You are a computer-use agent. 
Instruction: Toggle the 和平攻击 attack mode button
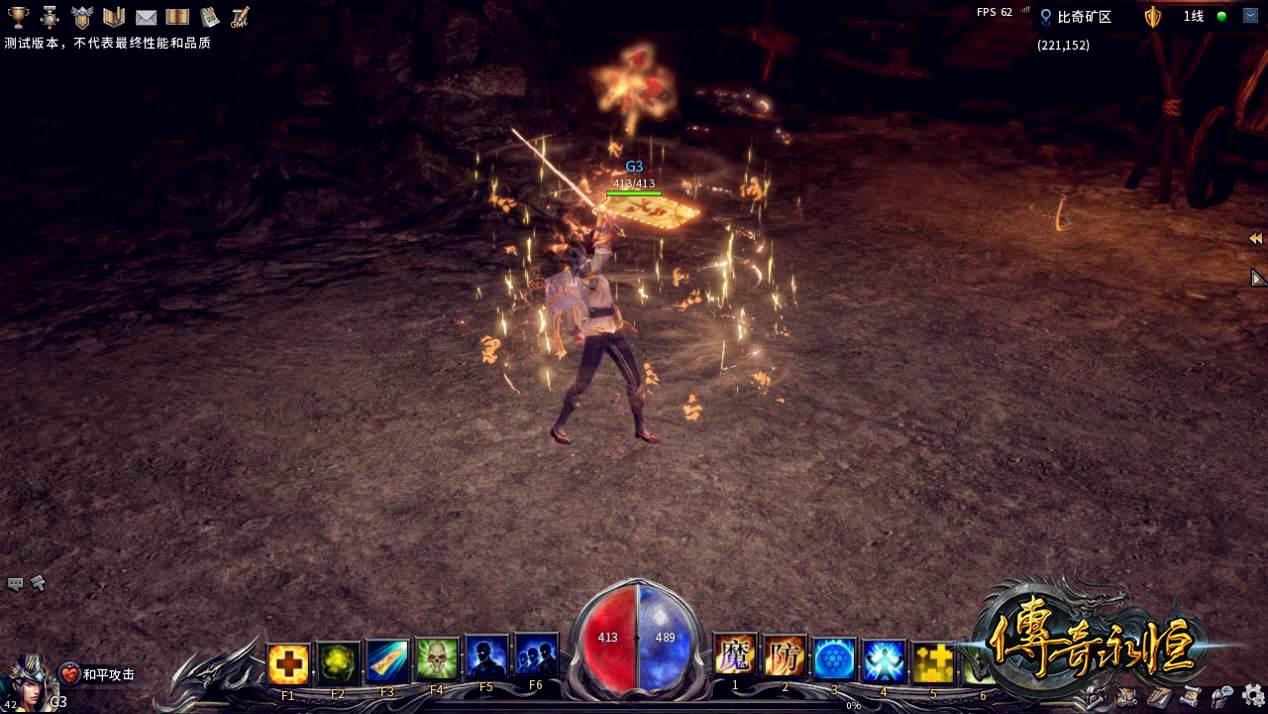pos(98,675)
